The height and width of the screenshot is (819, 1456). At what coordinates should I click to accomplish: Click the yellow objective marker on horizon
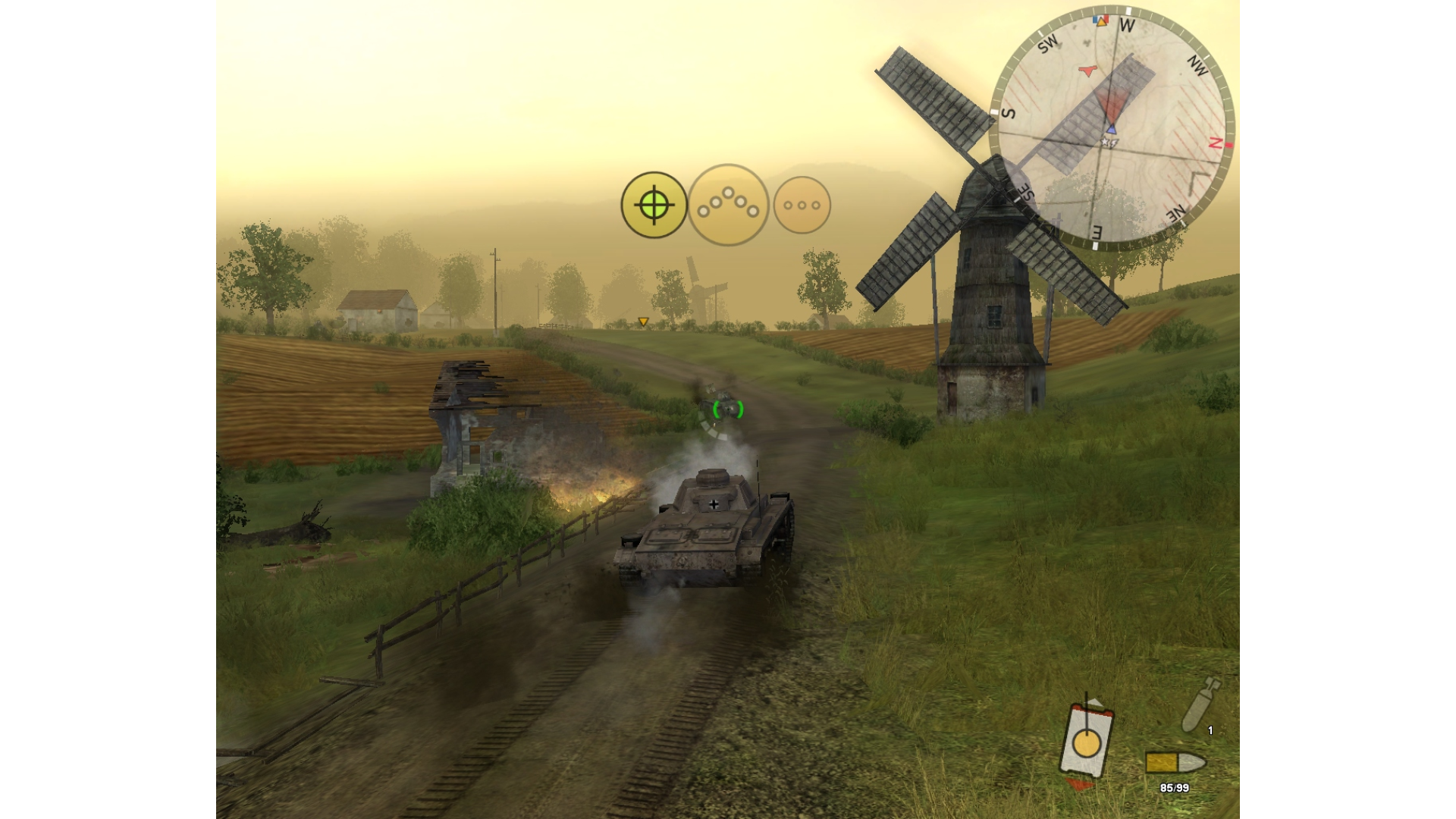[x=643, y=322]
